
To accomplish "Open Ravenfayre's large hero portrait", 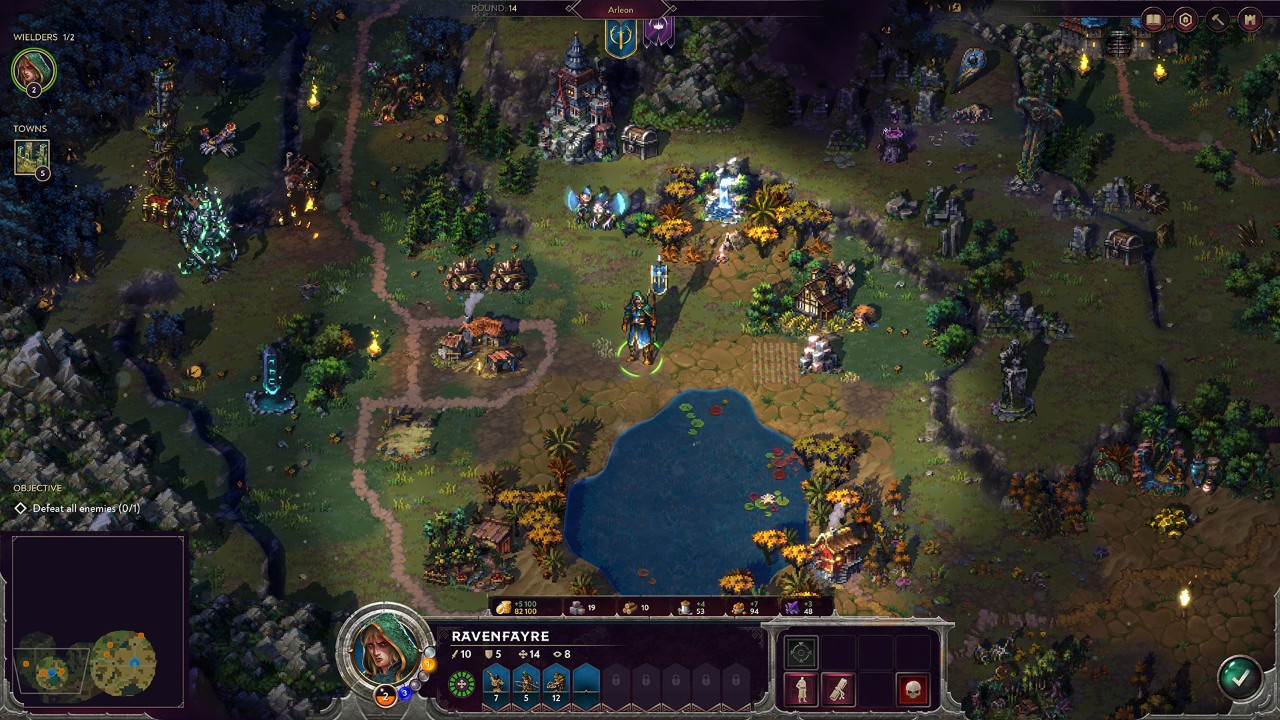I will [x=384, y=651].
